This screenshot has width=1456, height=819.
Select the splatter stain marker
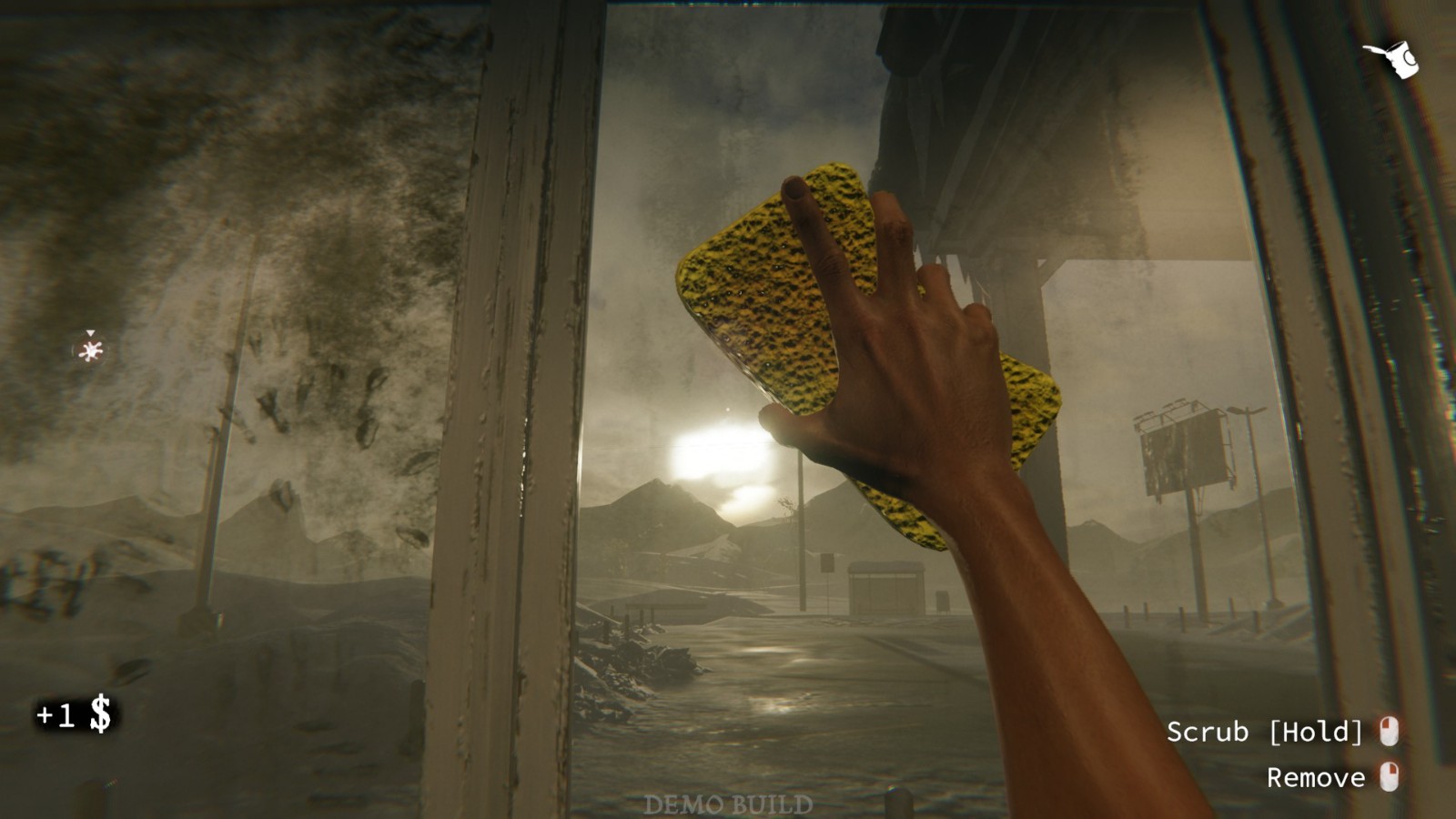[x=89, y=349]
